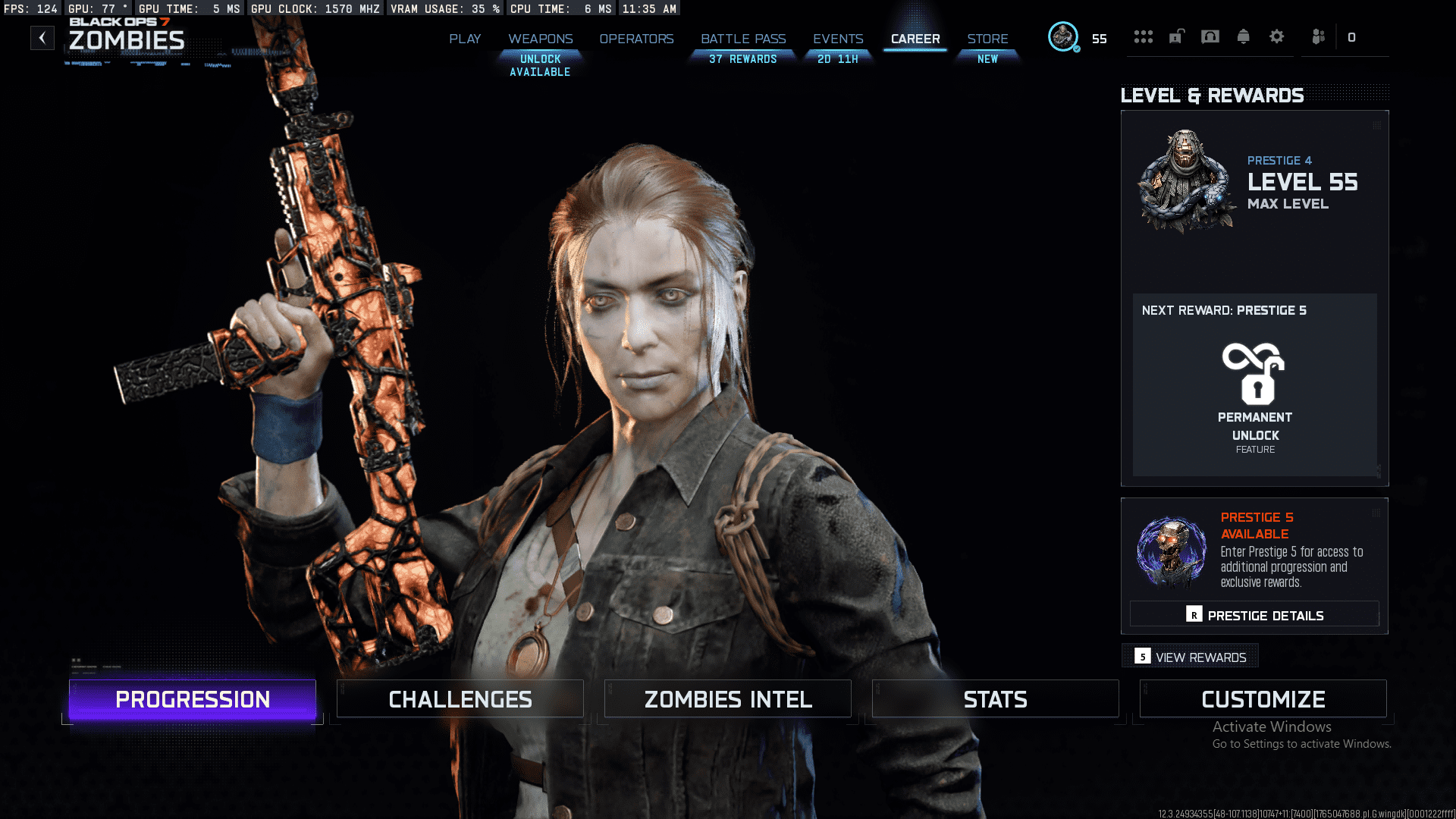This screenshot has width=1456, height=819.
Task: Open the friends list social icon
Action: pyautogui.click(x=1318, y=36)
